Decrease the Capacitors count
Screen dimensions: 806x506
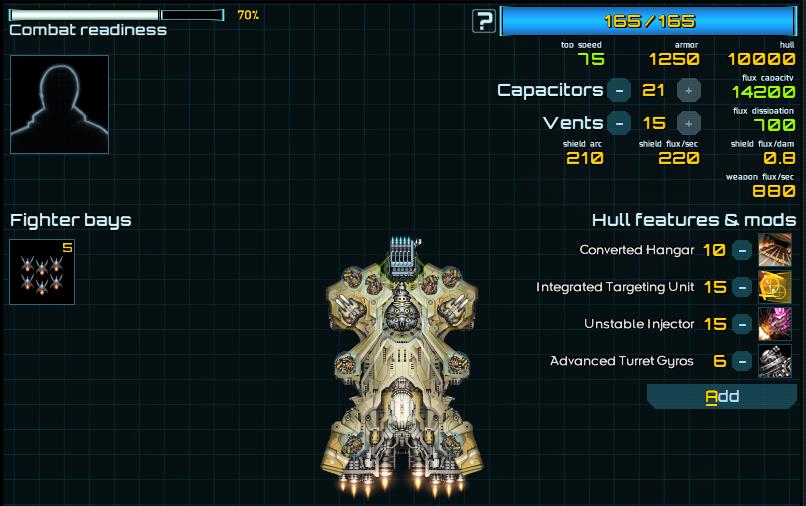tap(619, 90)
